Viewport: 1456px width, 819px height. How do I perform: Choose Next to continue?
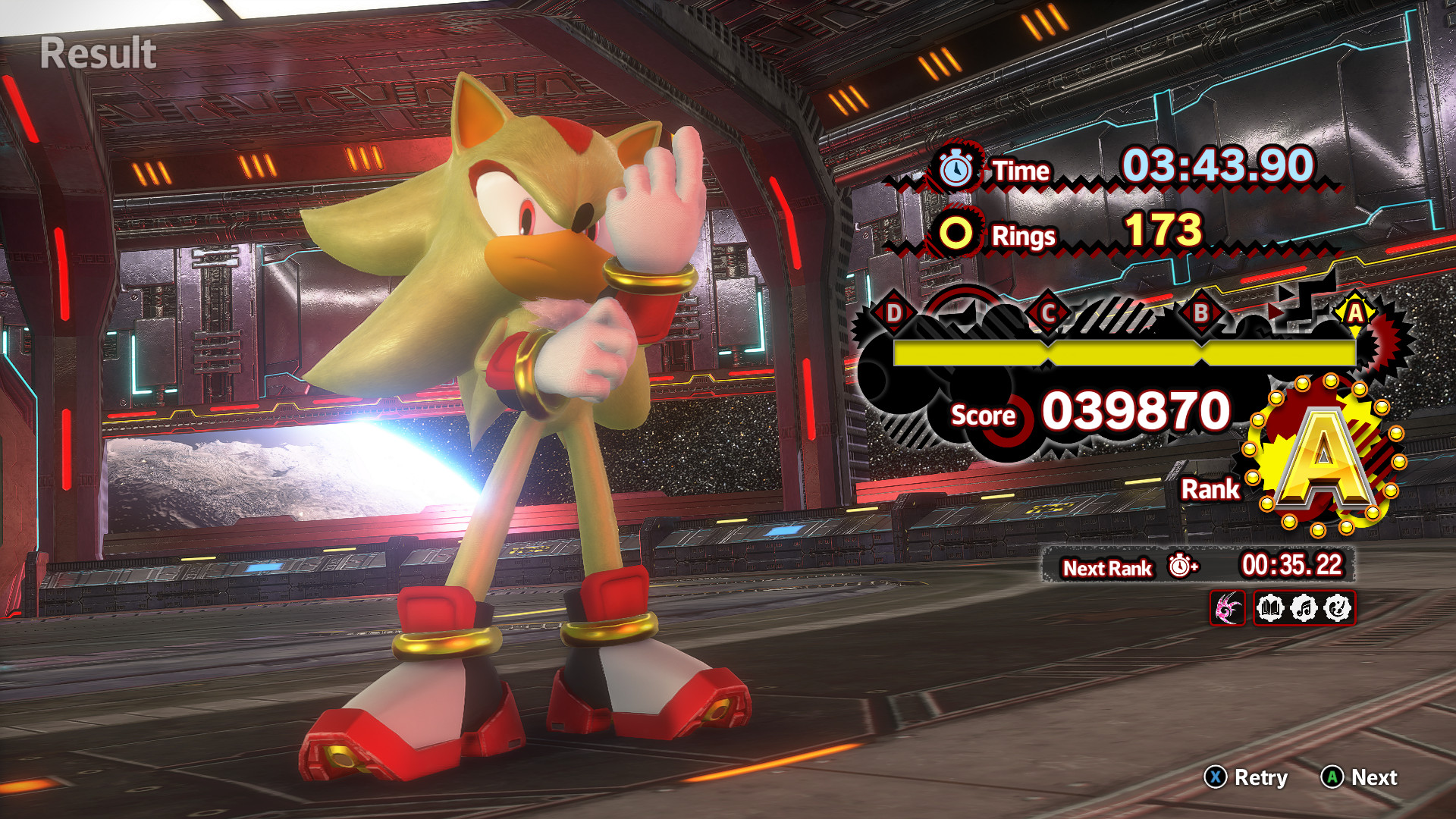point(1359,777)
